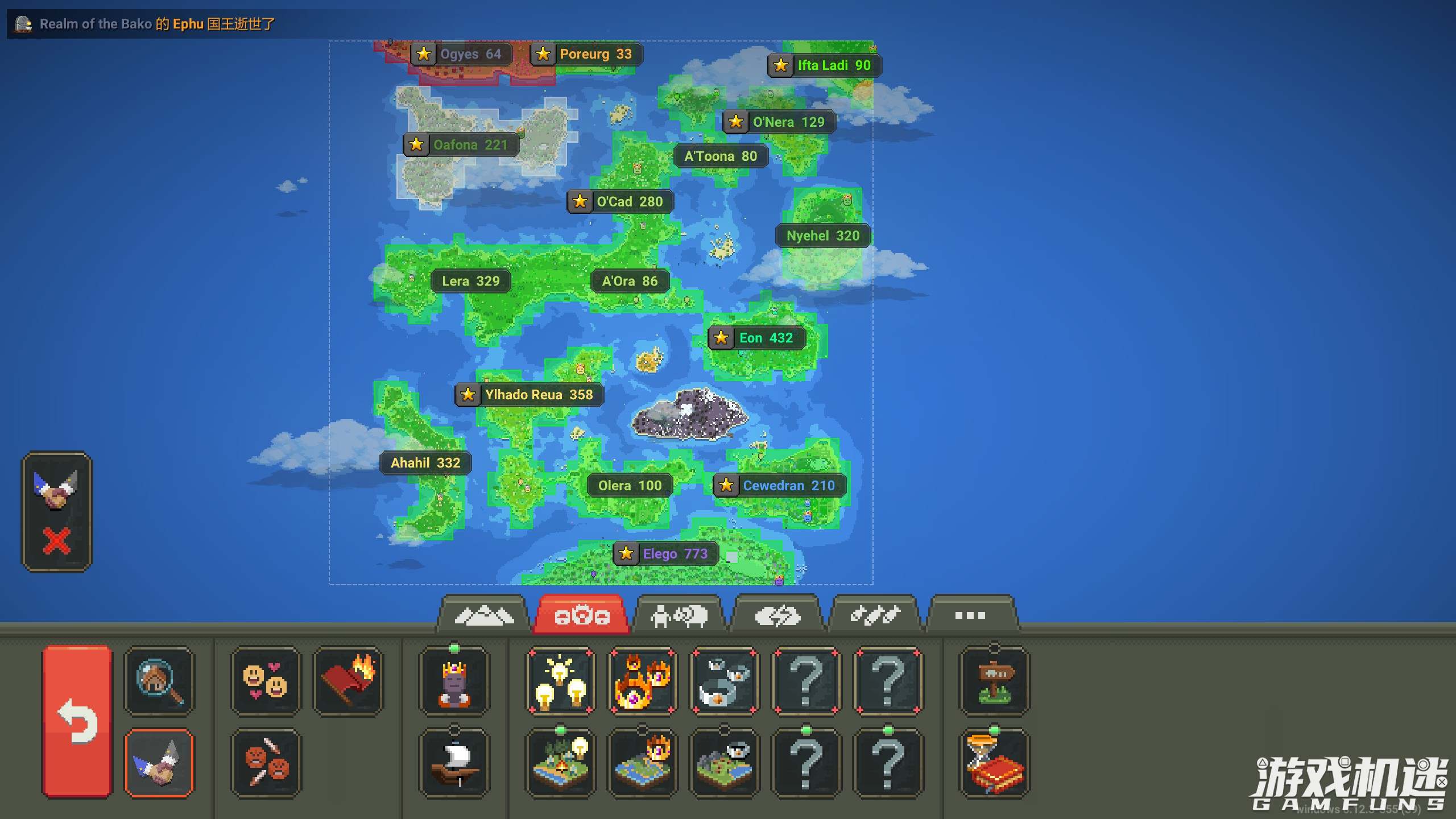The image size is (1456, 819).
Task: Select the house magnifier inspect tool
Action: click(x=159, y=681)
